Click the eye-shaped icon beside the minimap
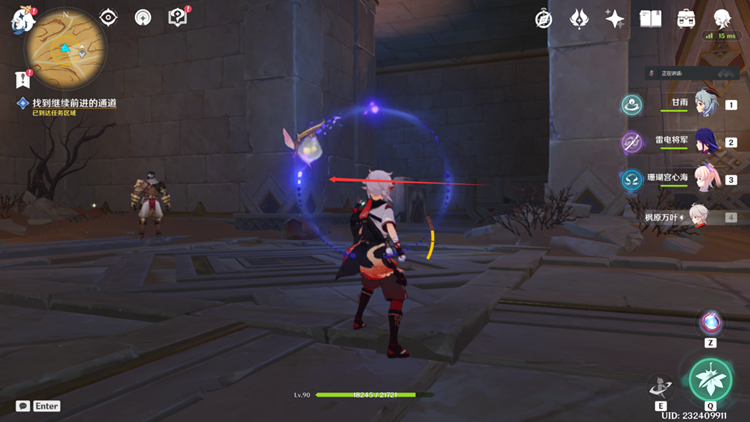 click(110, 18)
